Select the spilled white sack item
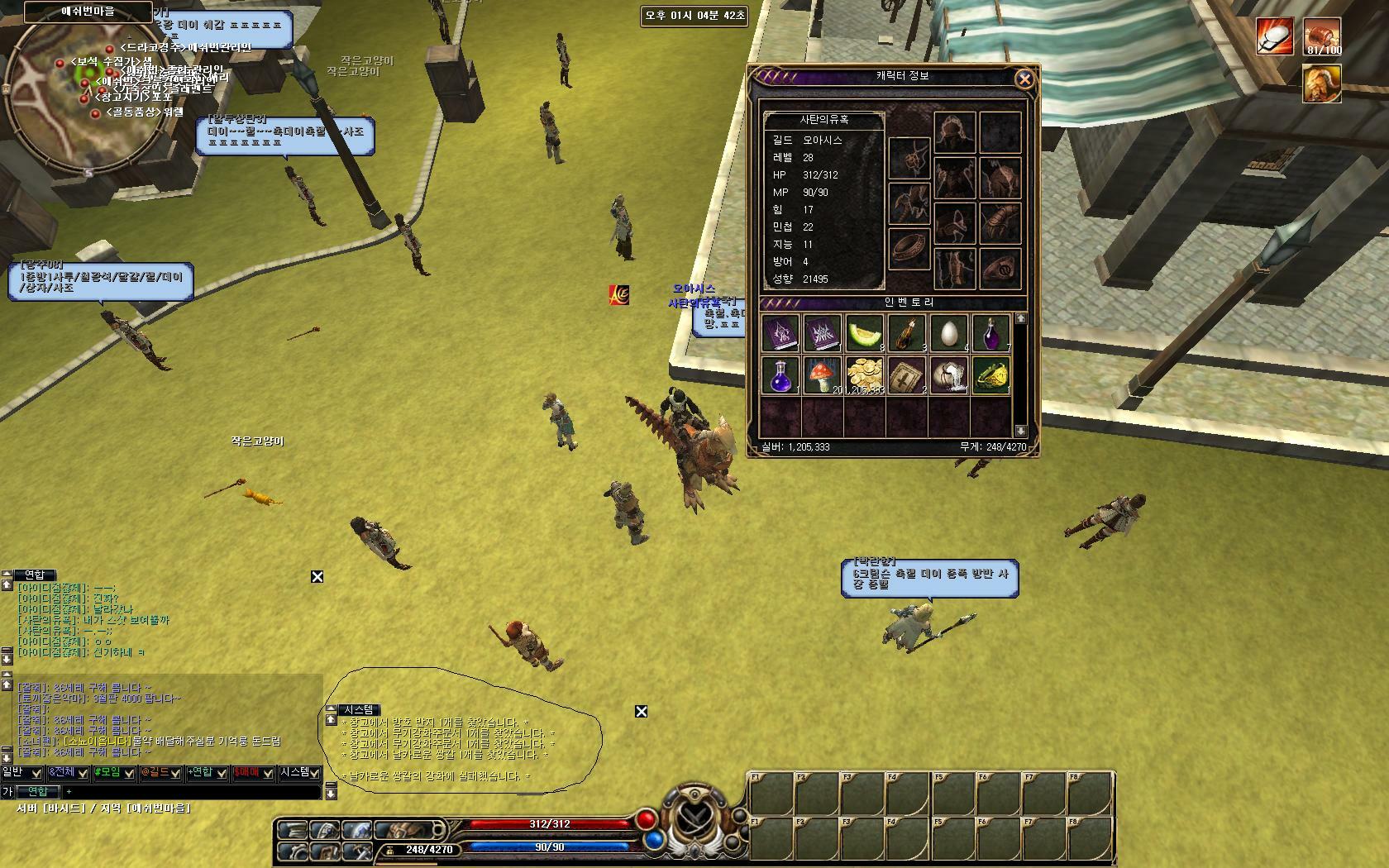The image size is (1389, 868). (x=948, y=375)
